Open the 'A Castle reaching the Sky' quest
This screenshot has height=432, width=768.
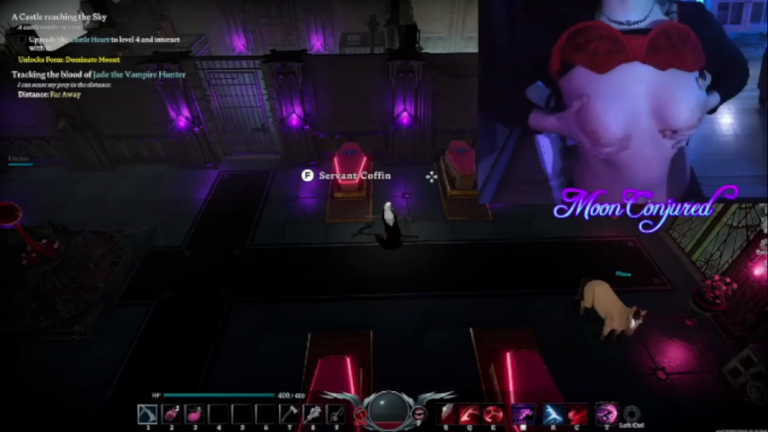[x=62, y=18]
